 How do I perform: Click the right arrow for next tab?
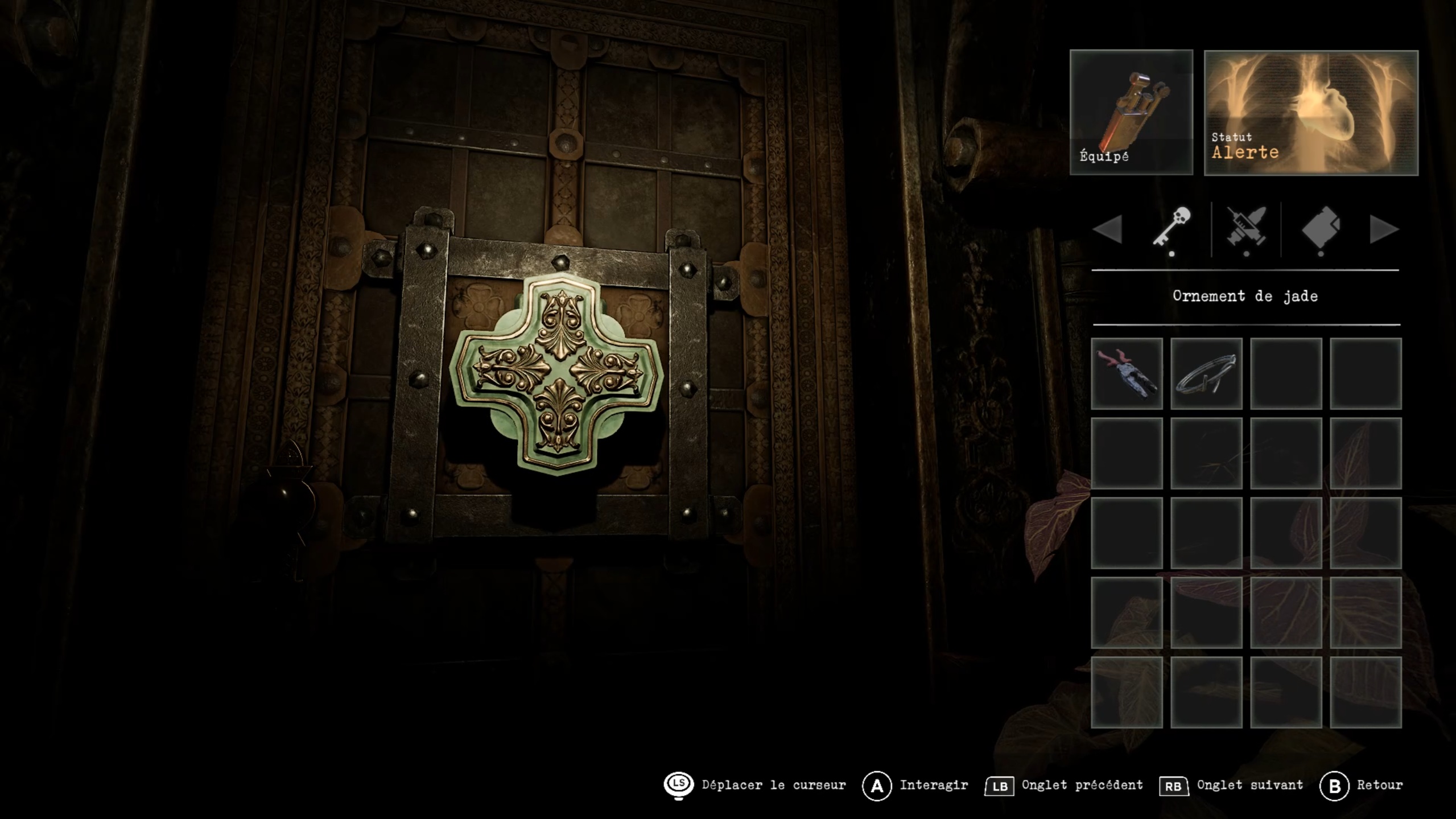click(1383, 229)
